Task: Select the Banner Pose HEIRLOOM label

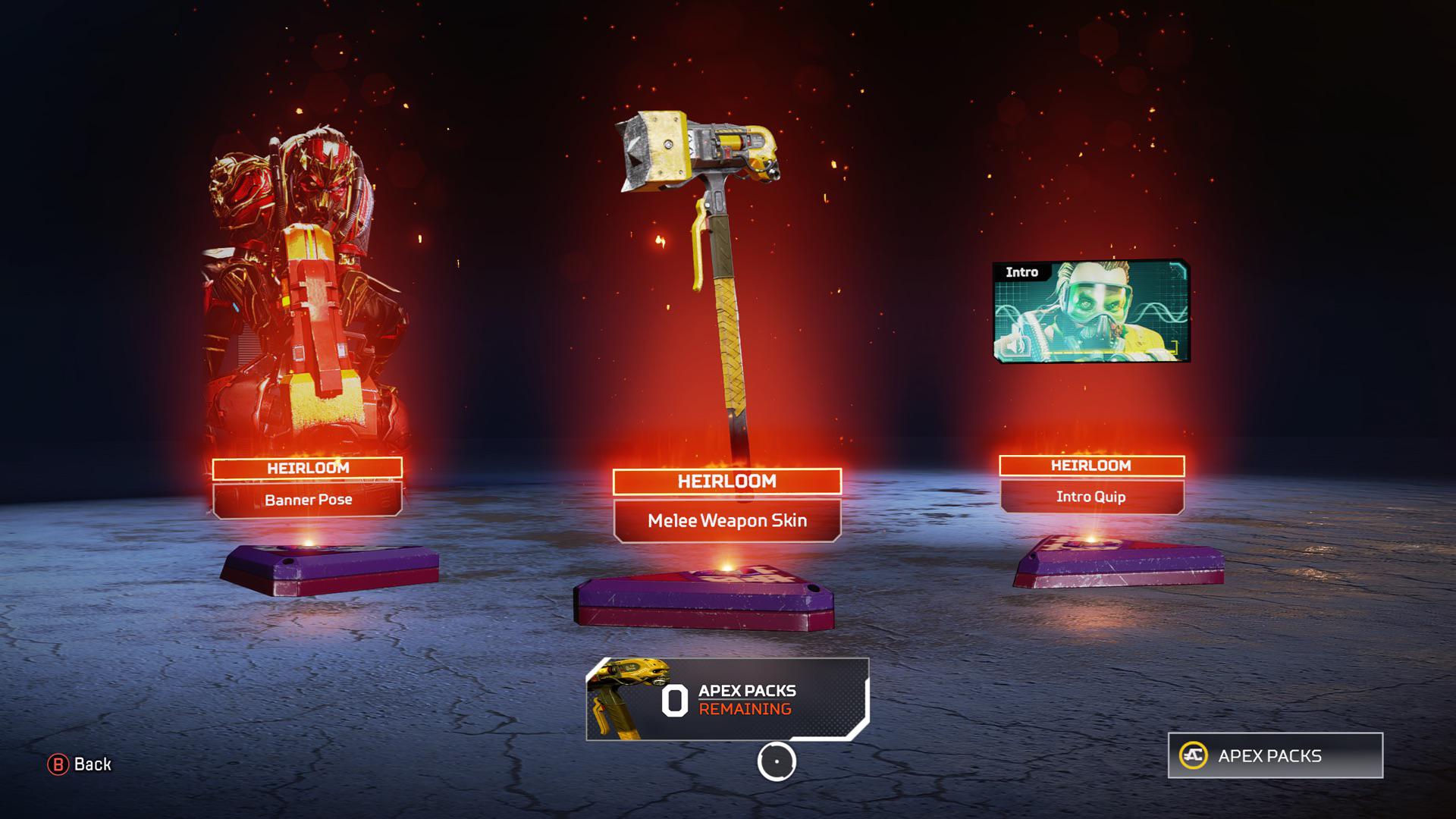Action: 307,468
